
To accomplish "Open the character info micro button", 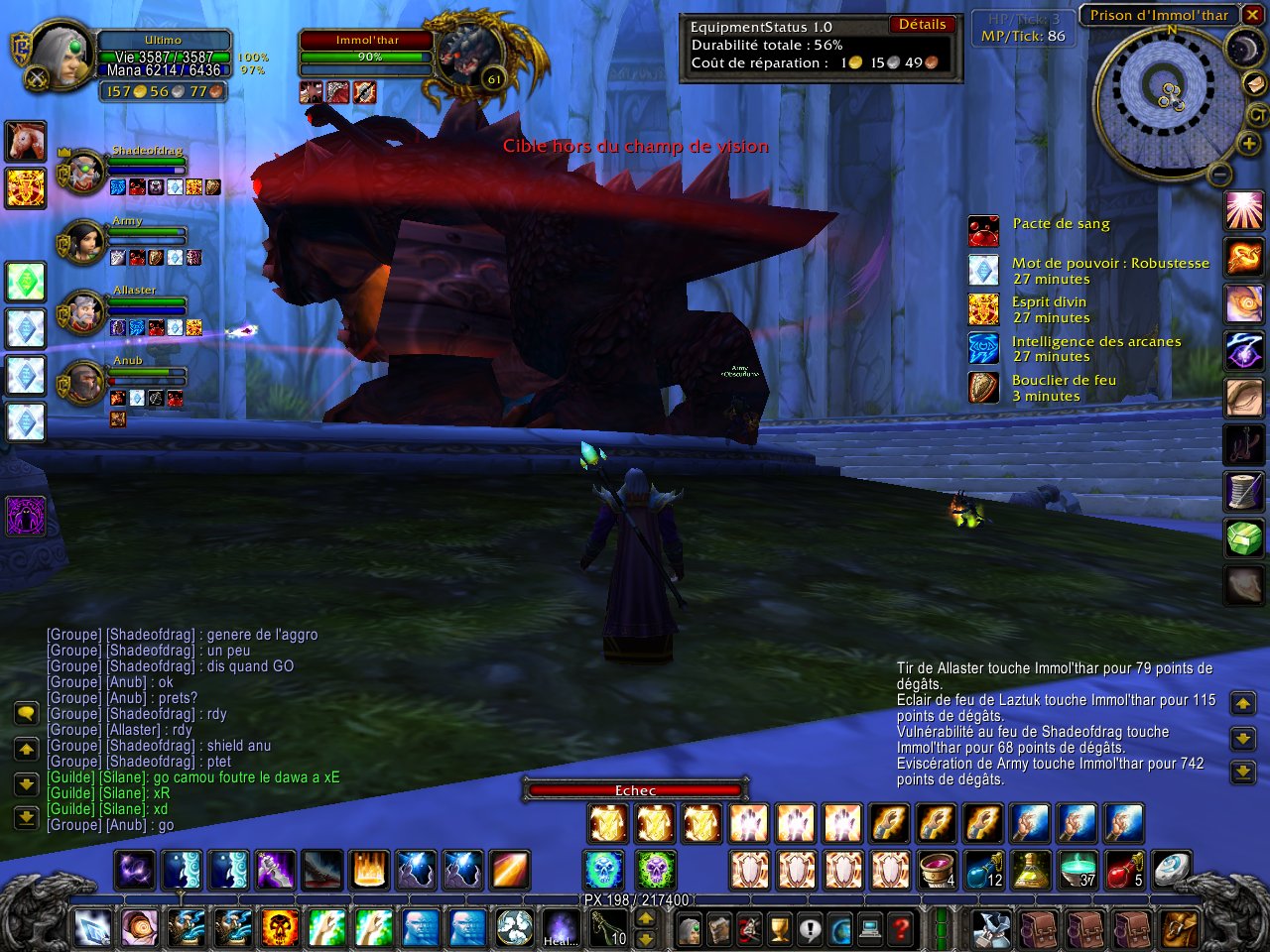I will coord(689,929).
